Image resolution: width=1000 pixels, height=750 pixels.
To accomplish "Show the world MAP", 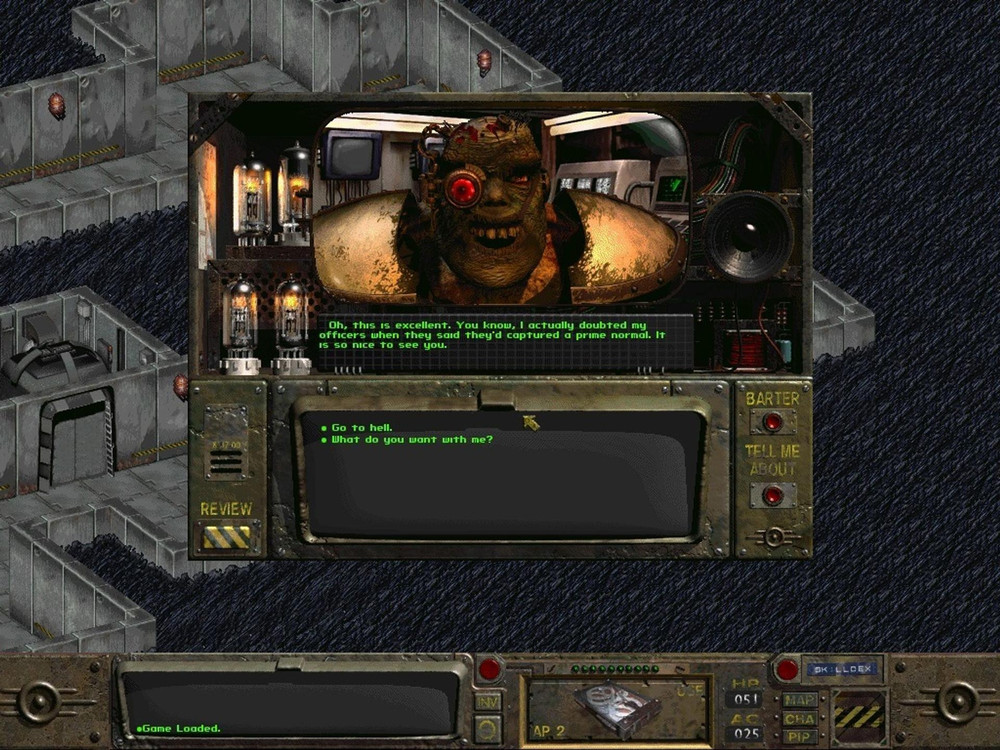I will pyautogui.click(x=799, y=700).
